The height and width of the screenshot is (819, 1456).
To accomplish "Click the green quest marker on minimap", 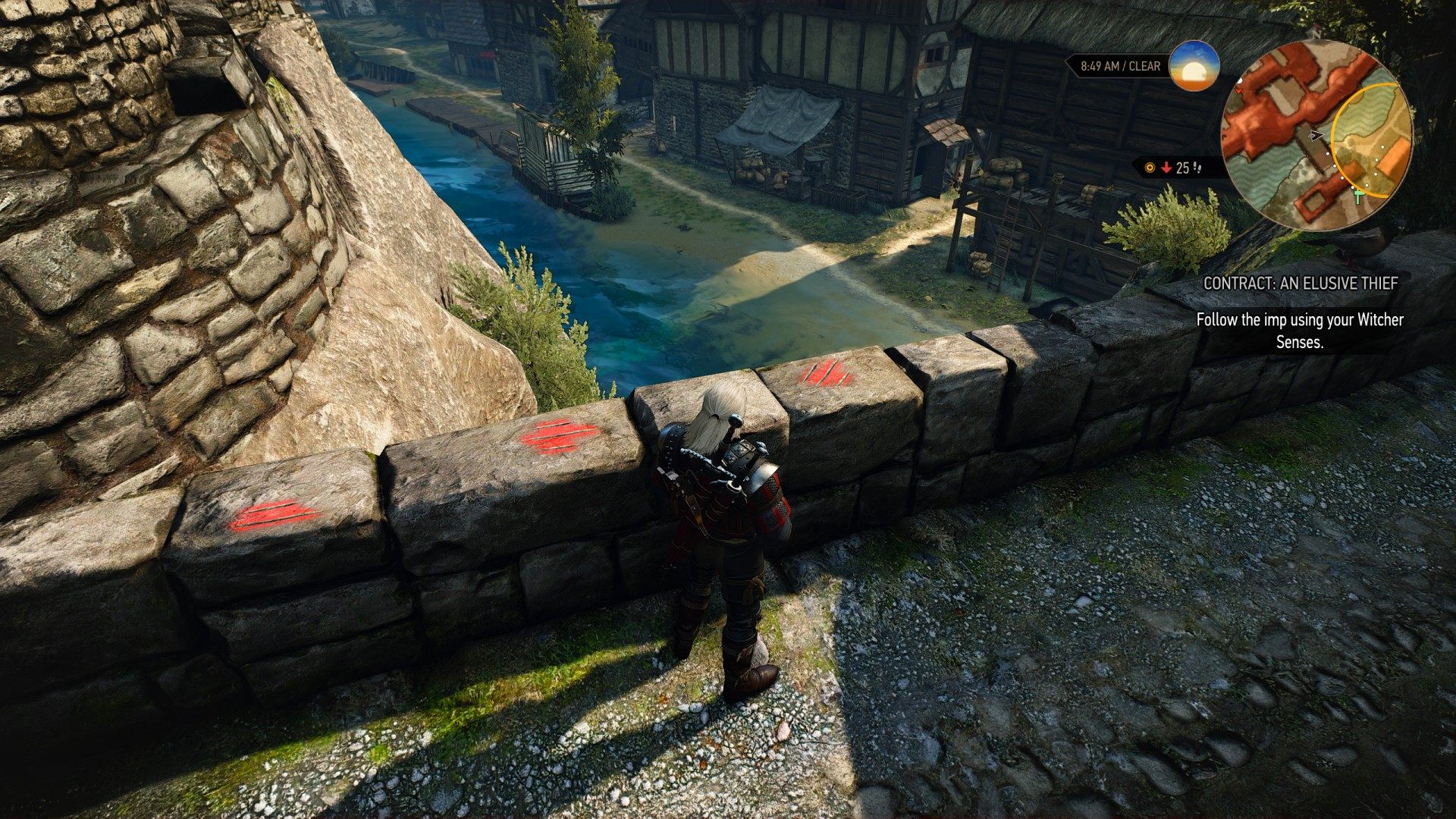I will click(x=1358, y=196).
